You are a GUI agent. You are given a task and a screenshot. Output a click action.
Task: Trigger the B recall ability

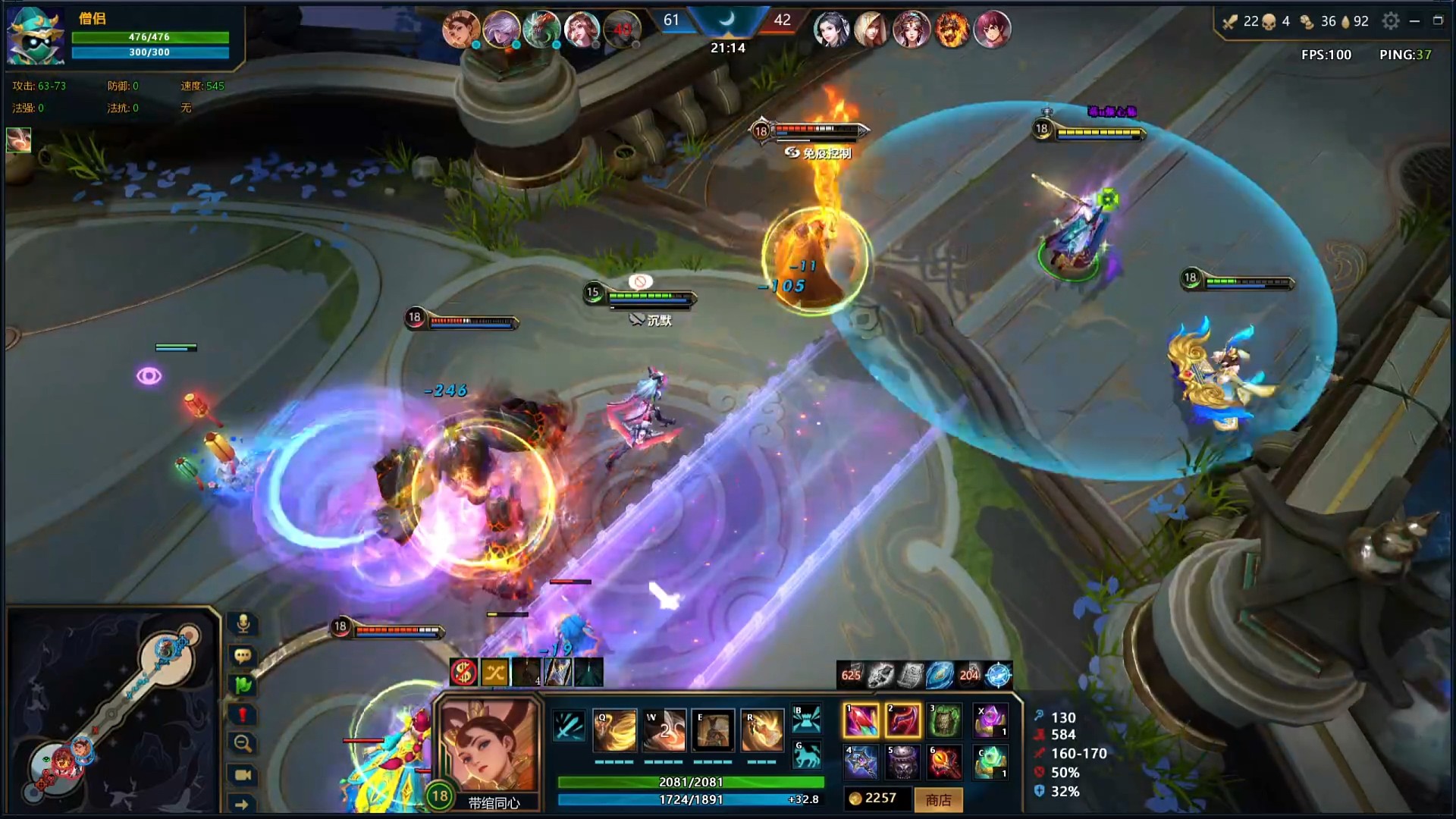[806, 718]
